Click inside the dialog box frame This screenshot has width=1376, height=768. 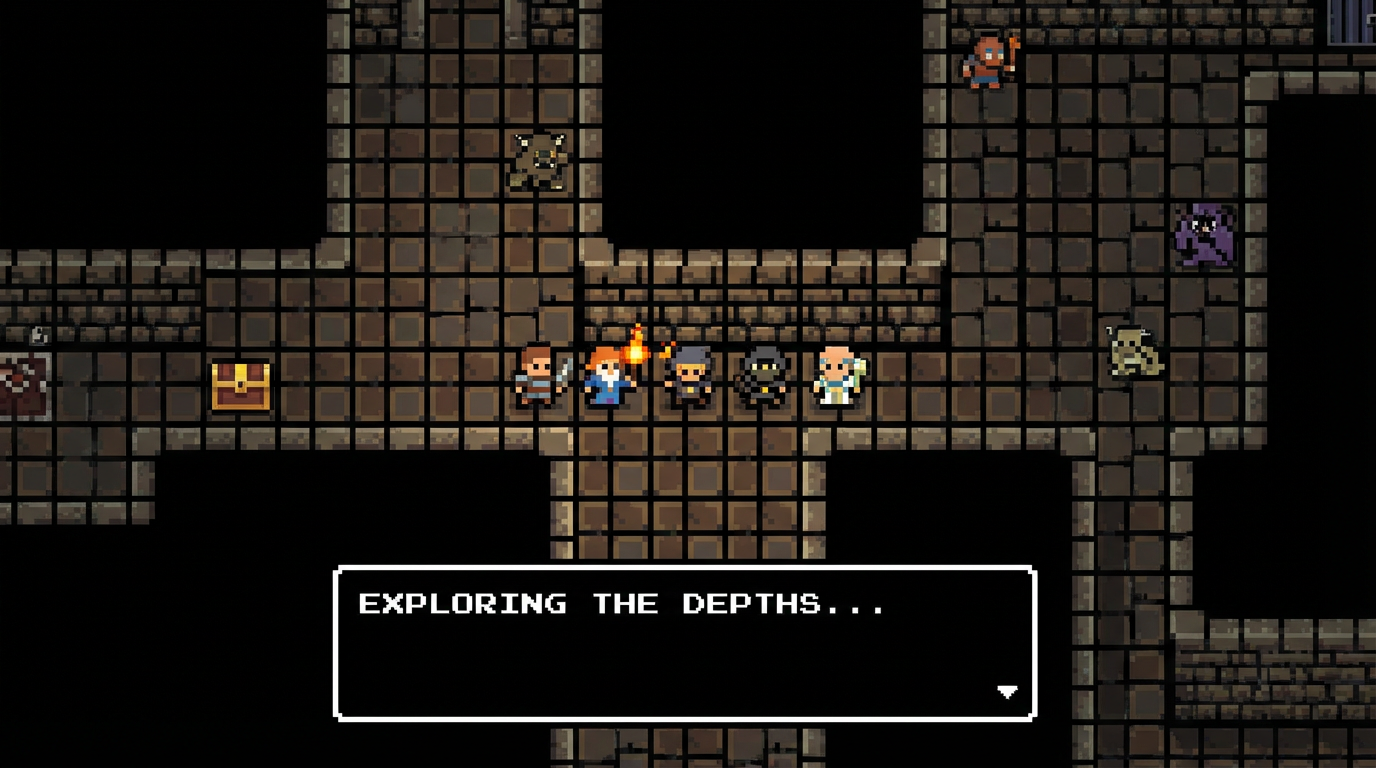pos(685,645)
